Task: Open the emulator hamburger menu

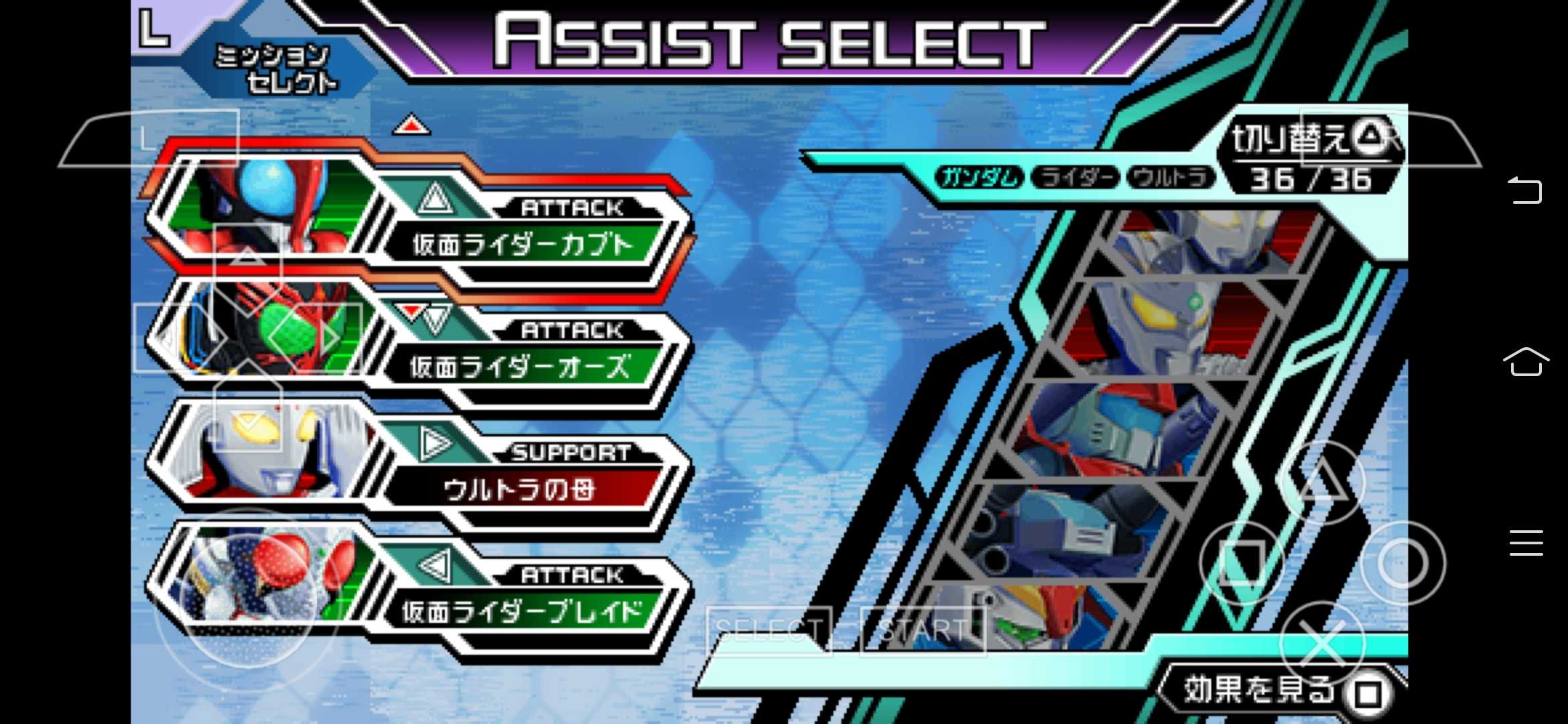Action: [1526, 542]
